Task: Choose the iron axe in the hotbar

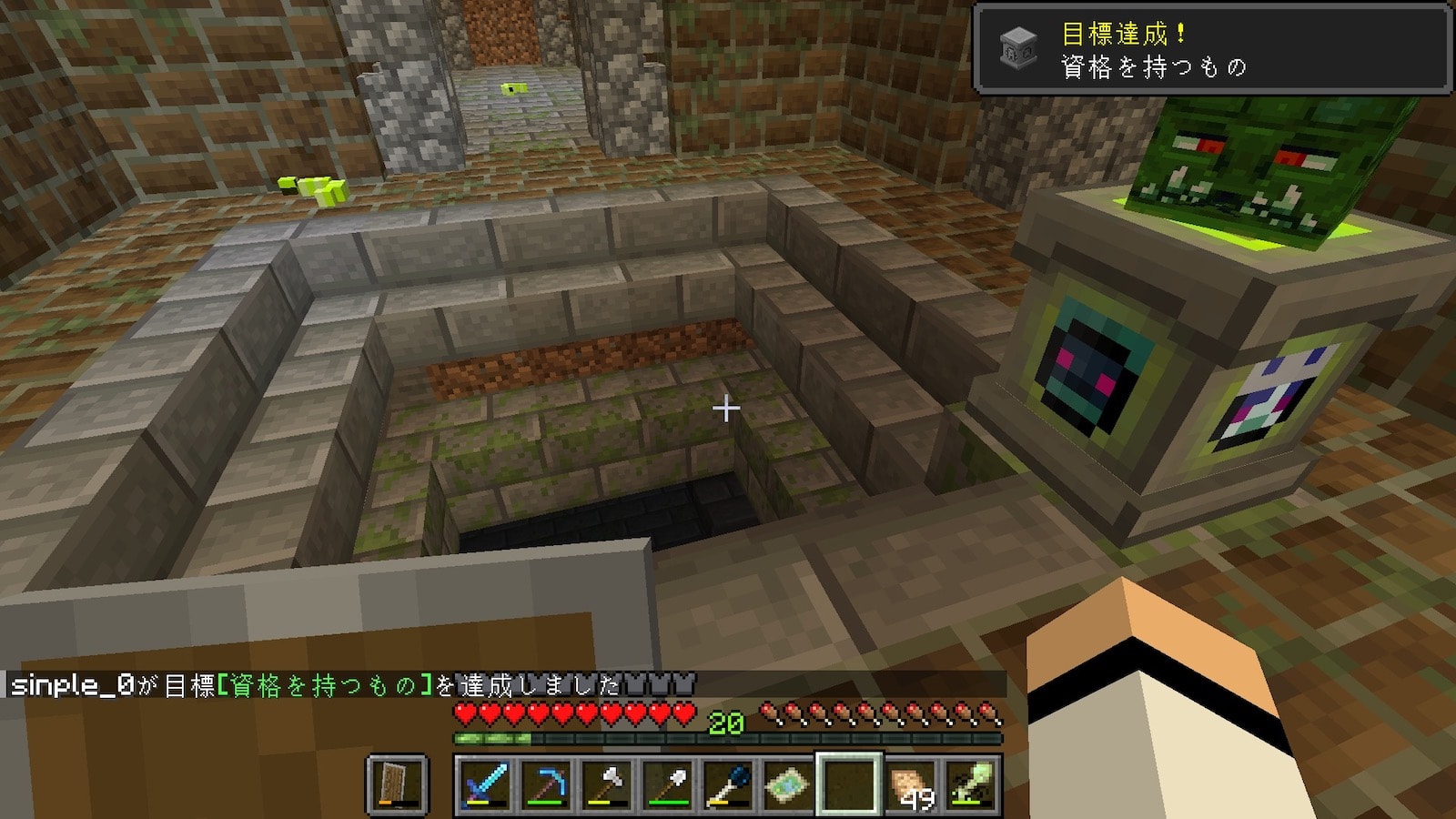Action: point(606,784)
